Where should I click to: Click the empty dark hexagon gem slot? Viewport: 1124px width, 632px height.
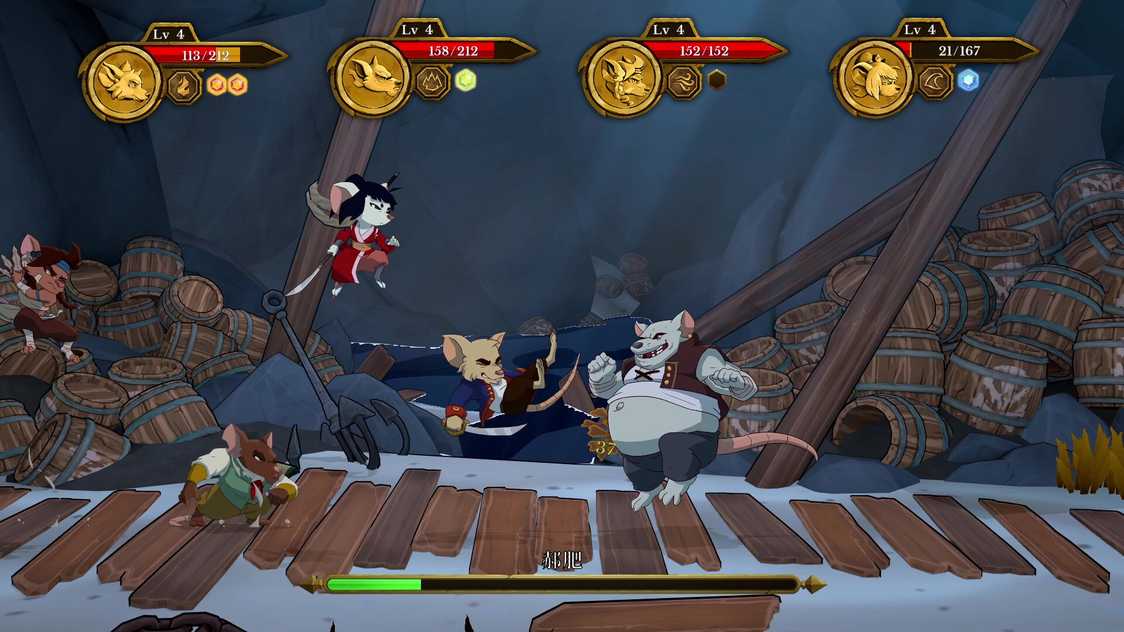click(717, 80)
